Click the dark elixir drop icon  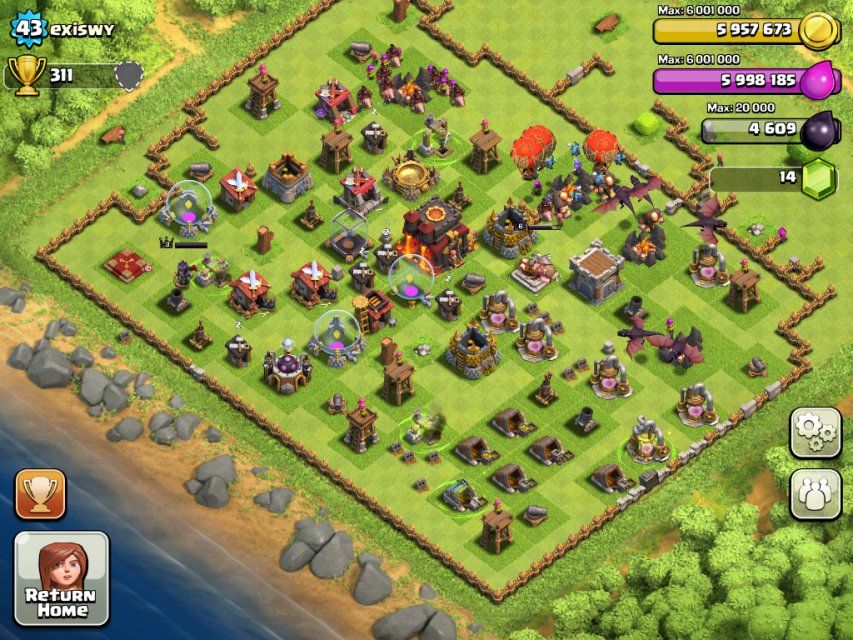[820, 129]
